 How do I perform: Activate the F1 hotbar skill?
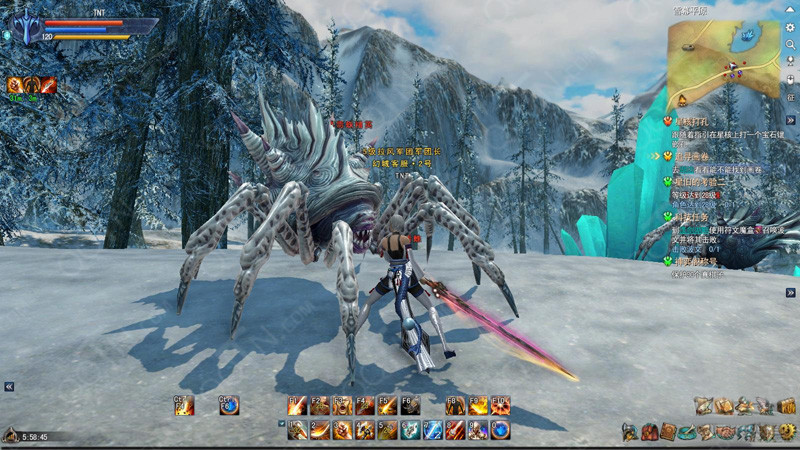coord(297,406)
